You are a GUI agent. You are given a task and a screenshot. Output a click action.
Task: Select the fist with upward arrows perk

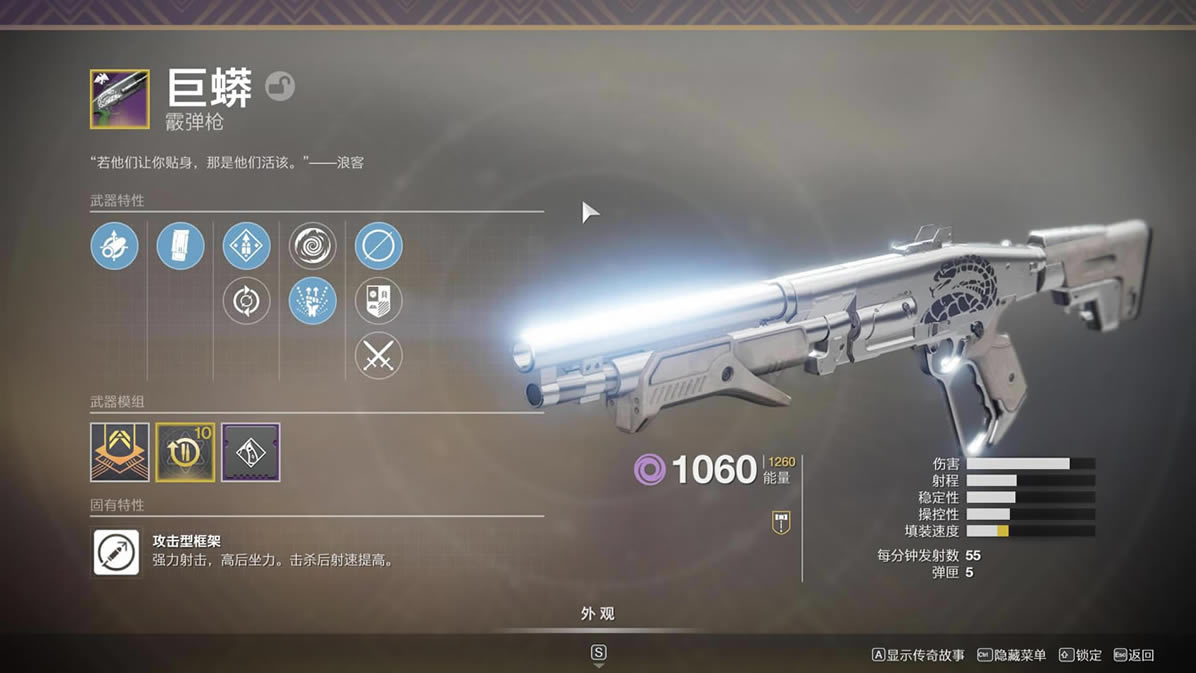coord(313,301)
